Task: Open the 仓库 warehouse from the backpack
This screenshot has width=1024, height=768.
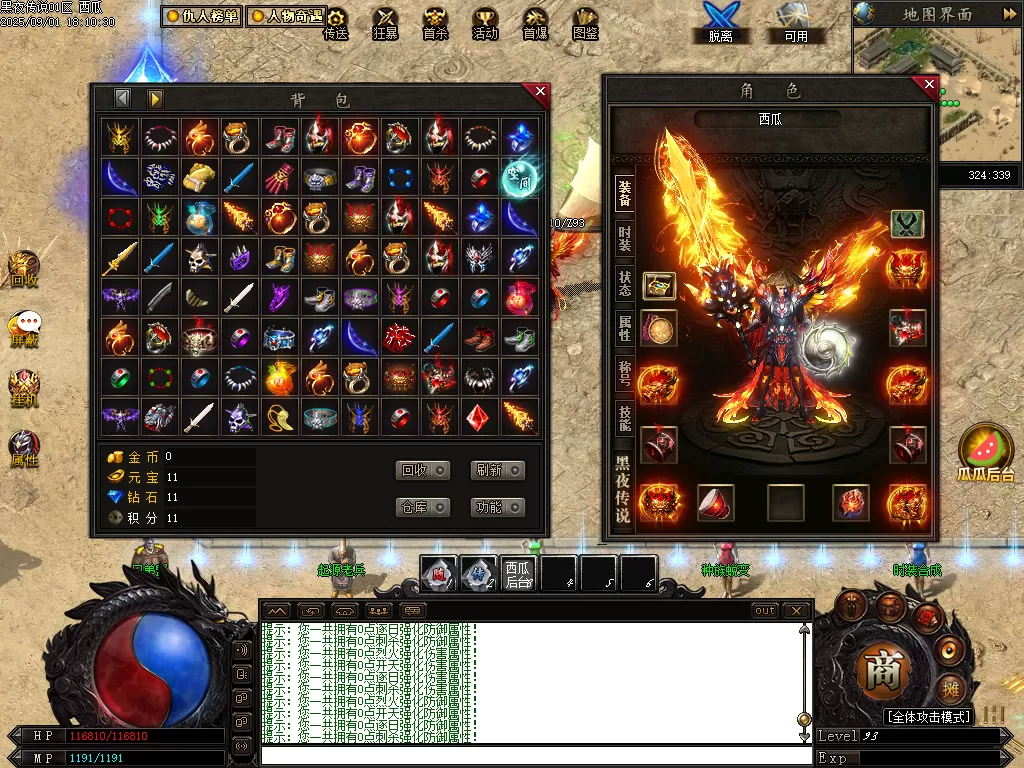Action: pos(423,507)
